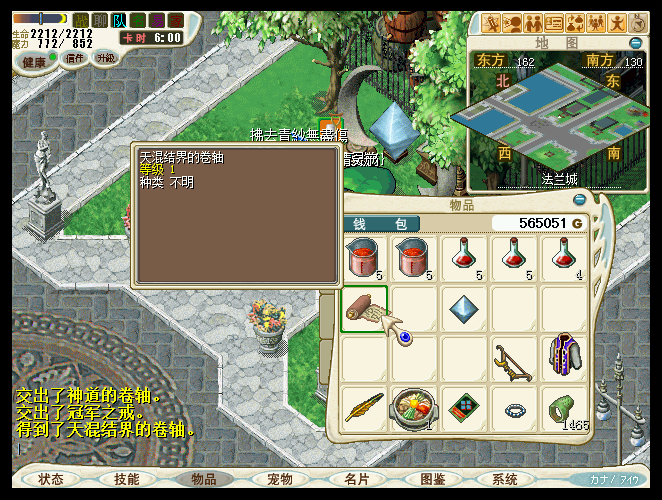Viewport: 662px width, 500px height.
Task: Select the bow weapon in inventory
Action: pos(513,358)
